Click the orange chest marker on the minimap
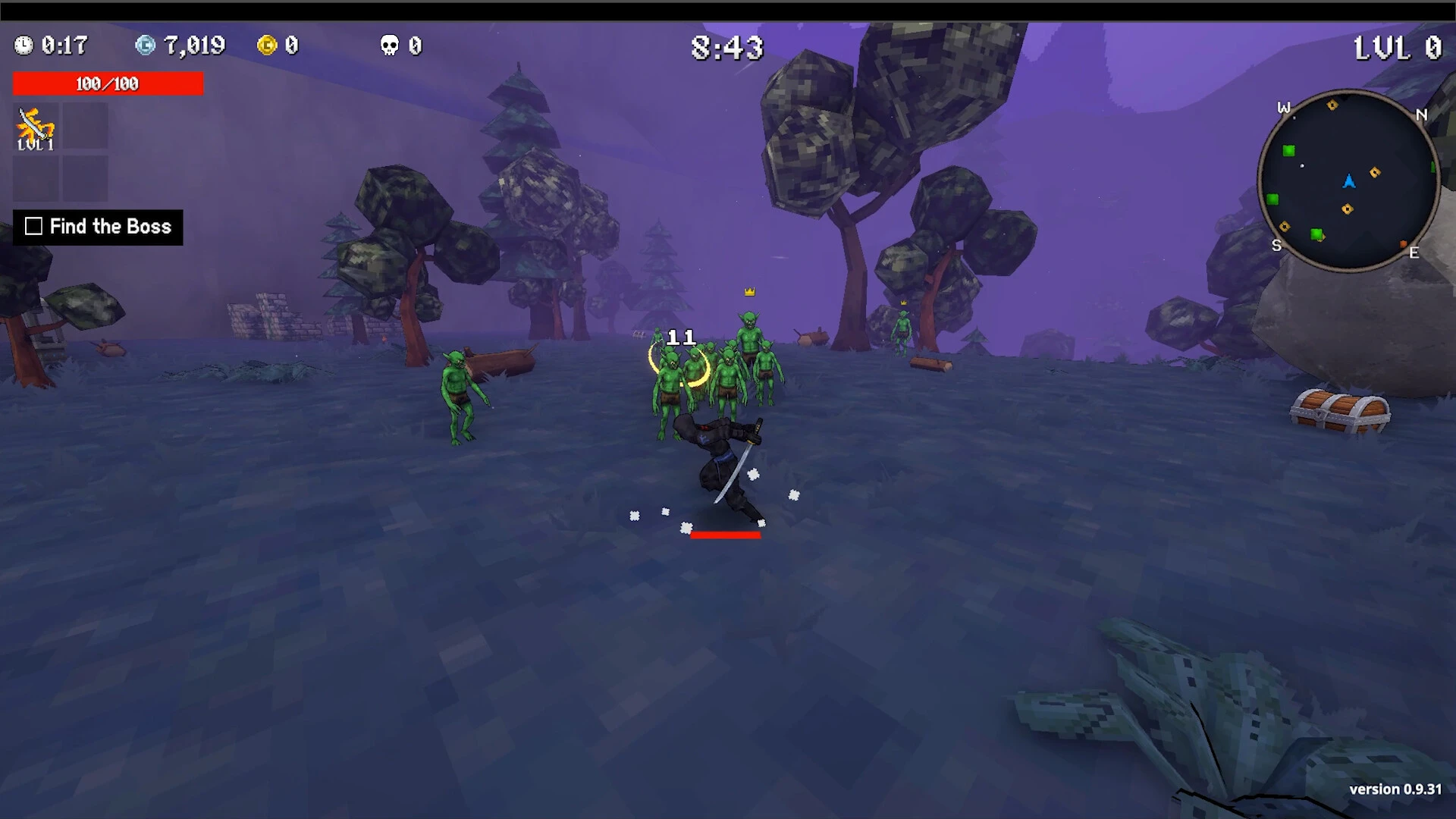 coord(1375,173)
